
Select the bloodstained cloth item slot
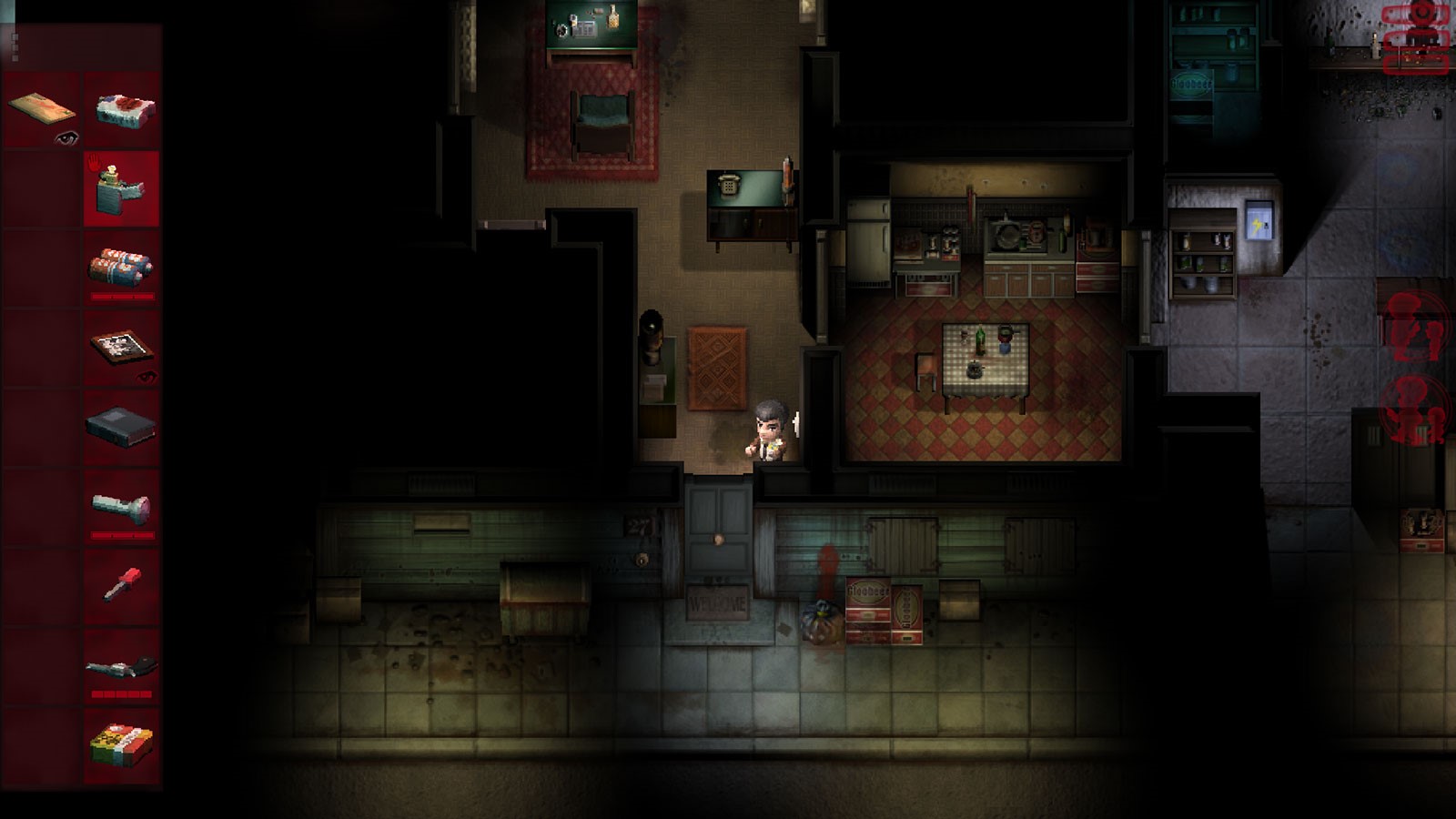point(122,110)
